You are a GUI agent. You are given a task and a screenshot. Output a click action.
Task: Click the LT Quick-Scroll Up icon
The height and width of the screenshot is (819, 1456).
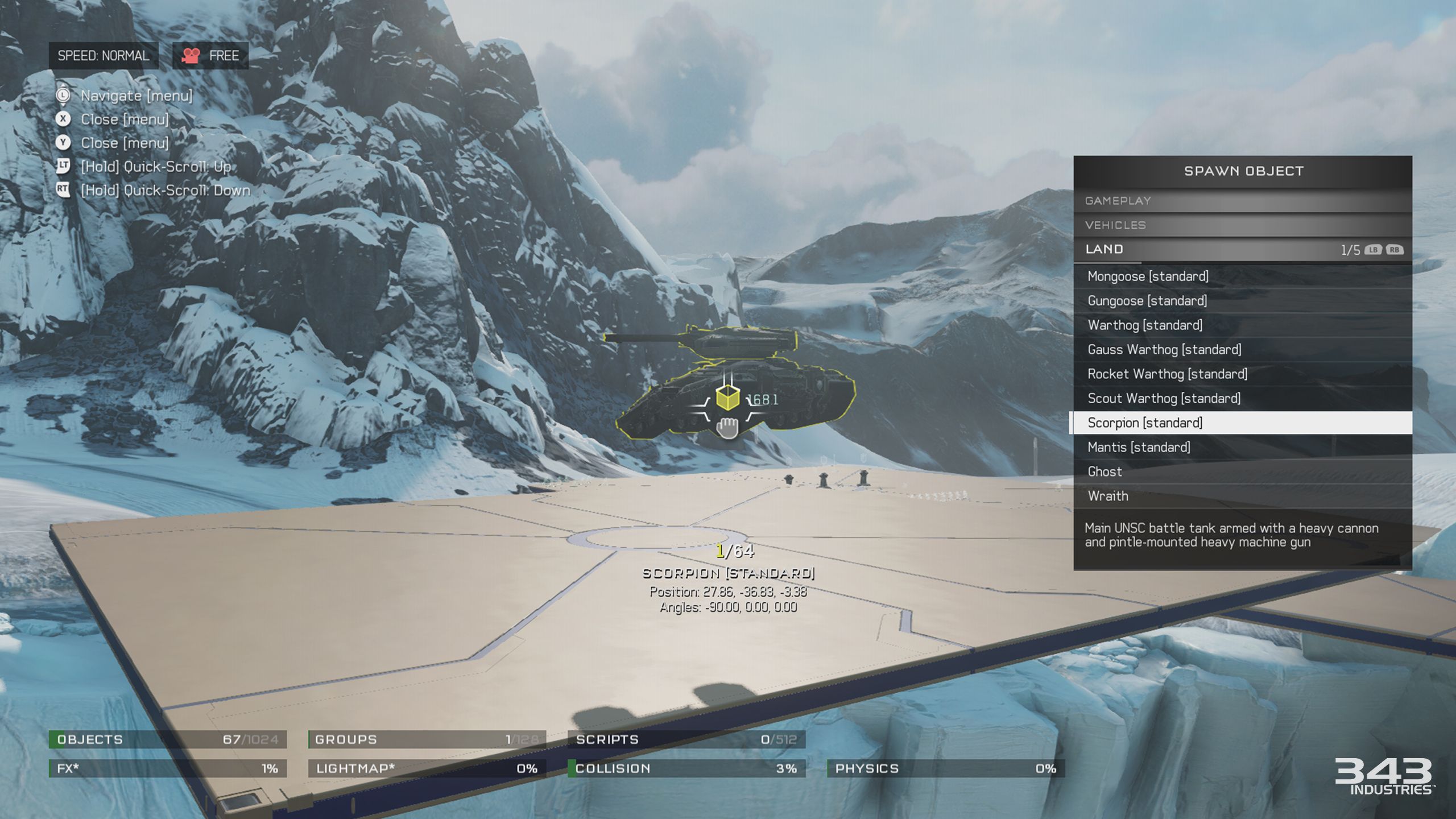tap(63, 167)
